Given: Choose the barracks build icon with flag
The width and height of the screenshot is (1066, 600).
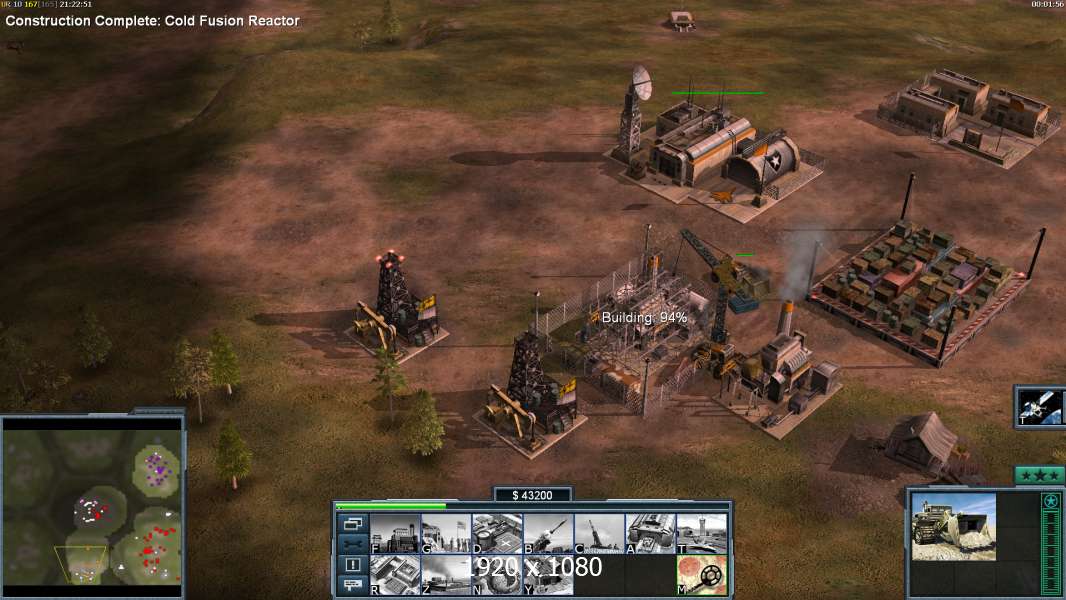Looking at the screenshot, I should [446, 533].
